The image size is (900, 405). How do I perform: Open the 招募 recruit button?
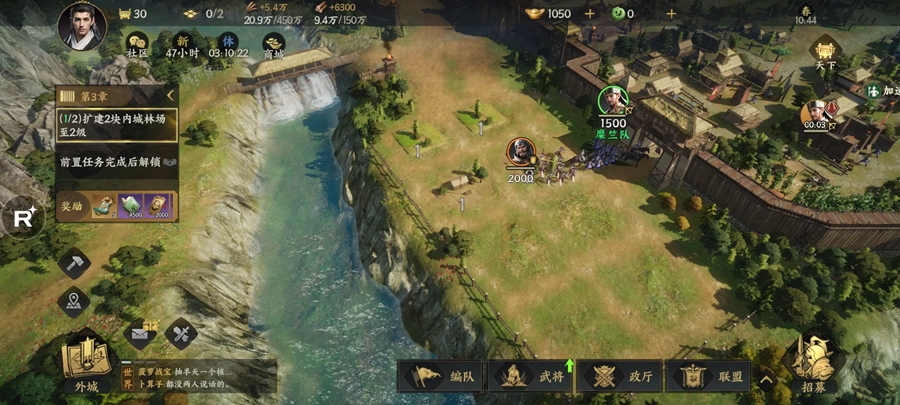tap(813, 364)
